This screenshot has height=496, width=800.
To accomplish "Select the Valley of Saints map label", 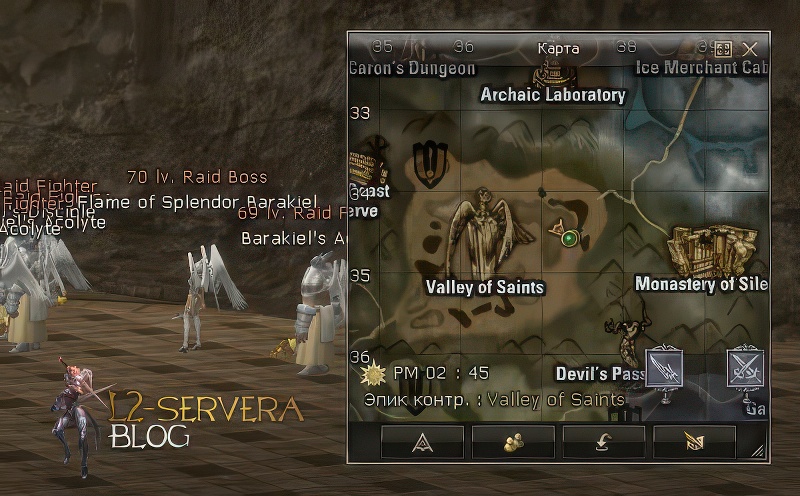I will (x=485, y=287).
